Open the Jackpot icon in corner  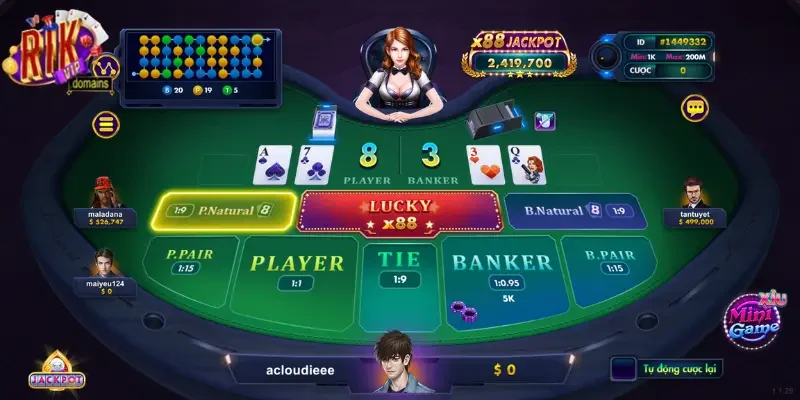57,370
